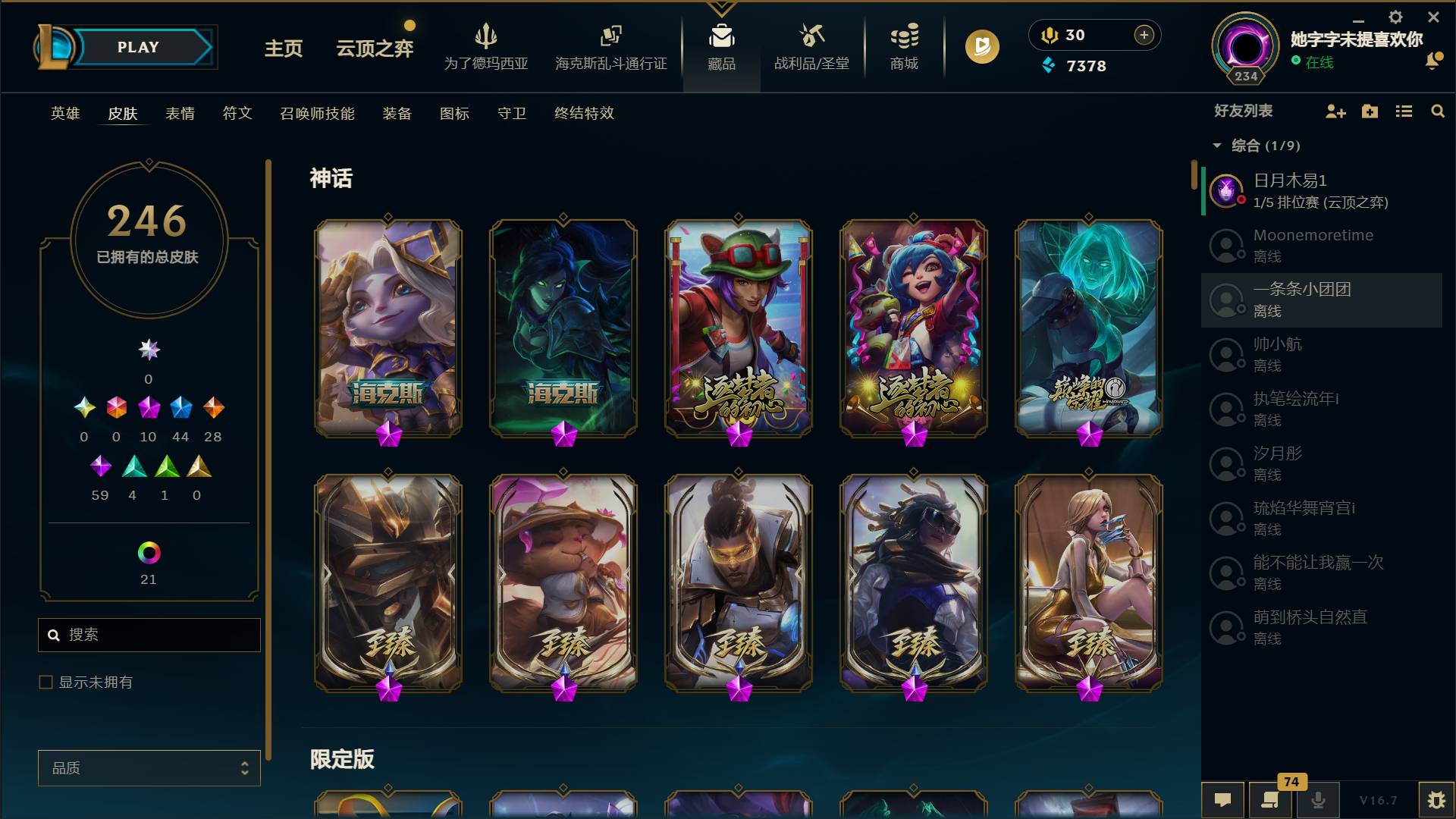This screenshot has width=1456, height=819.
Task: Click the plus button to purchase RP
Action: [1143, 35]
